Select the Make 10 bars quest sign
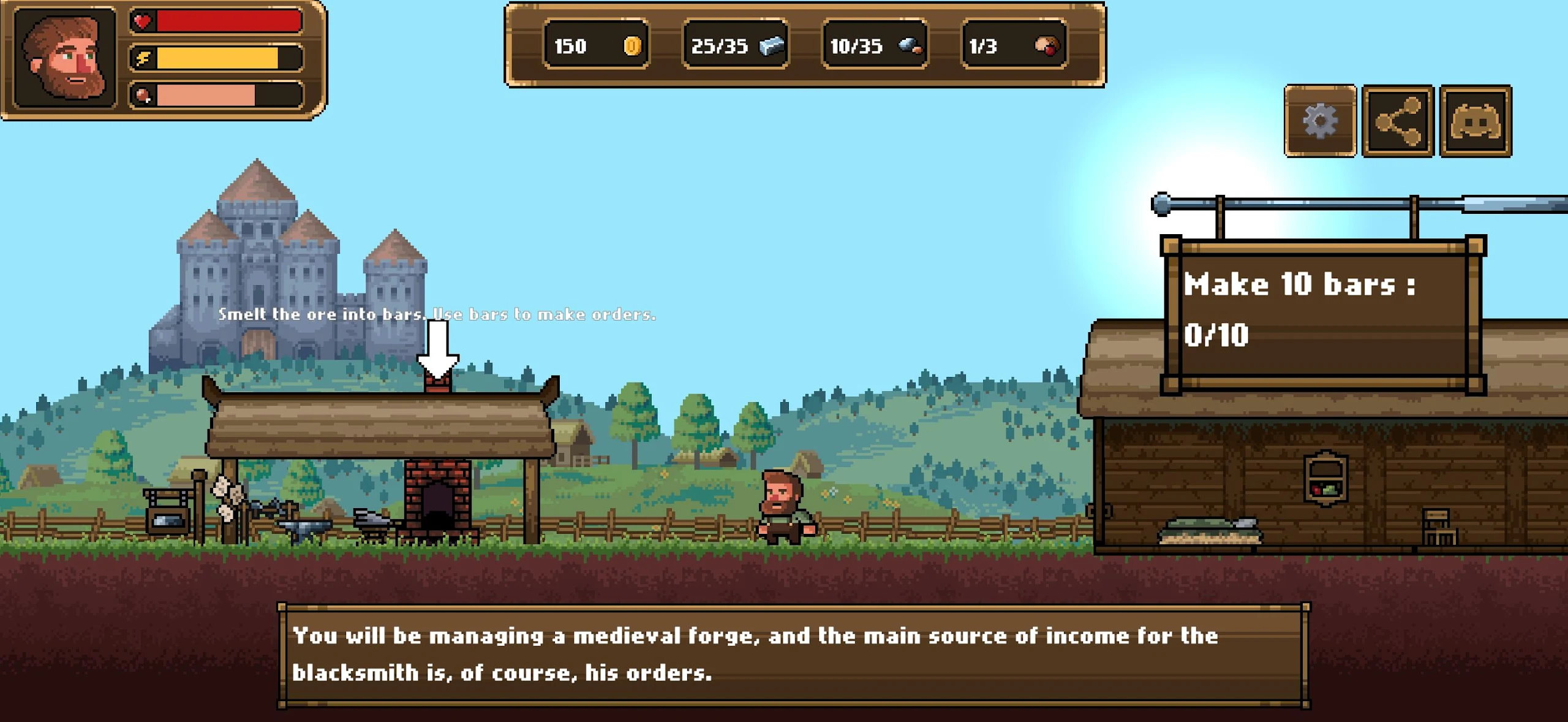 [1323, 313]
